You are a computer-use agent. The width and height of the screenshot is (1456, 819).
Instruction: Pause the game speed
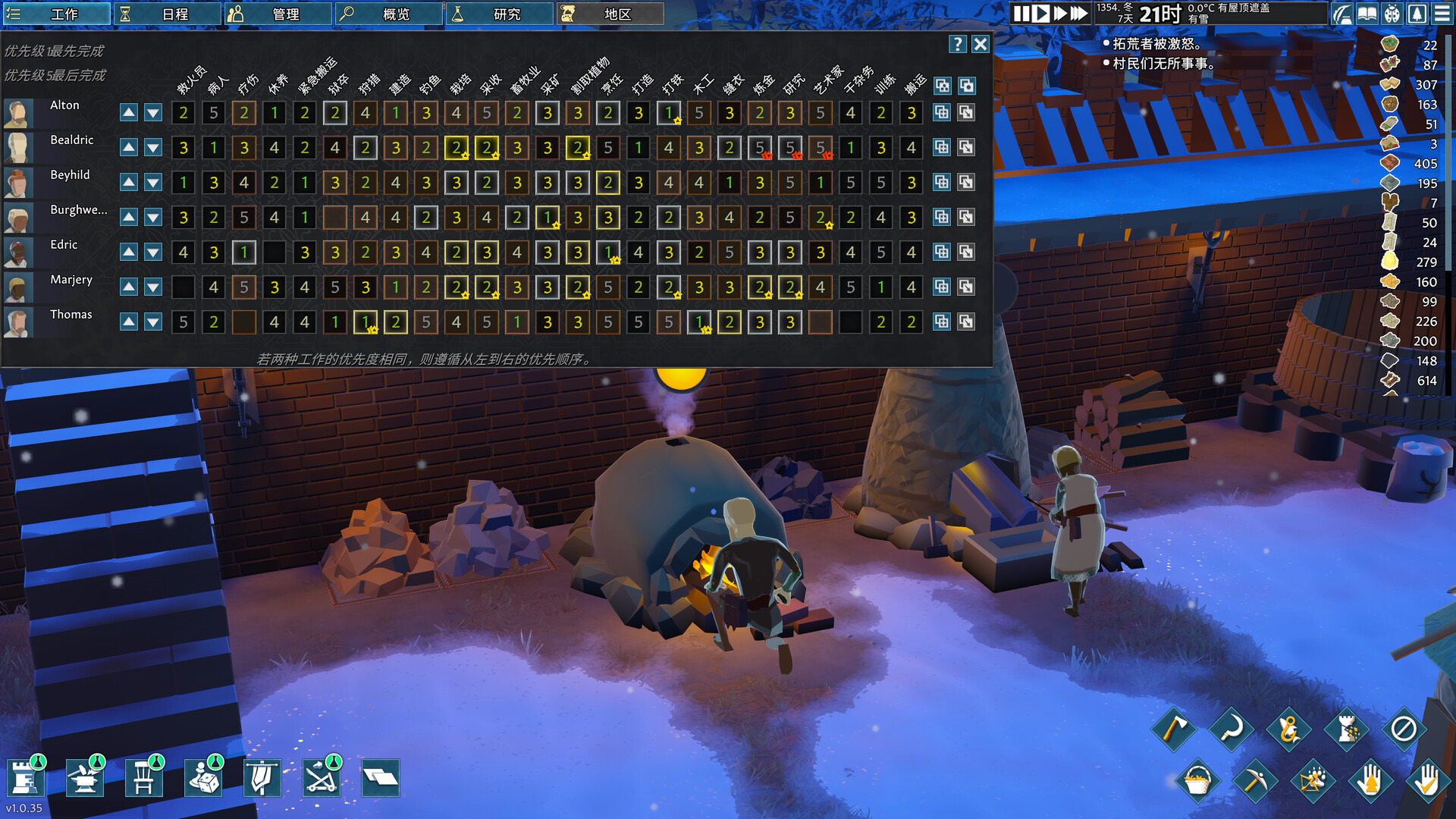point(1021,14)
